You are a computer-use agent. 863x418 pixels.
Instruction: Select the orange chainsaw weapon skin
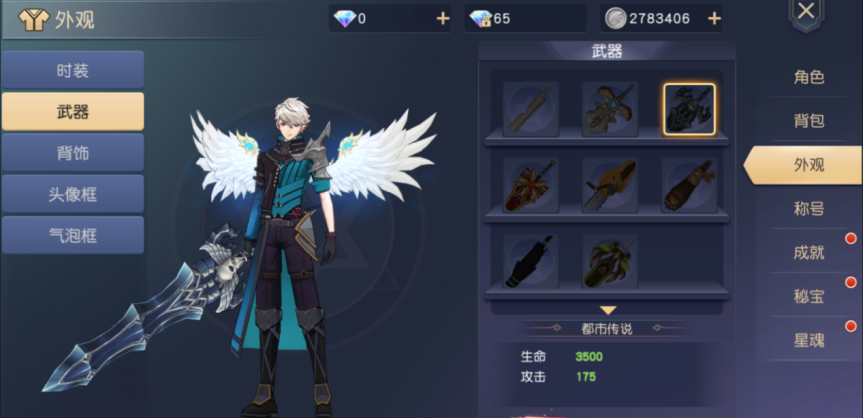click(x=610, y=185)
